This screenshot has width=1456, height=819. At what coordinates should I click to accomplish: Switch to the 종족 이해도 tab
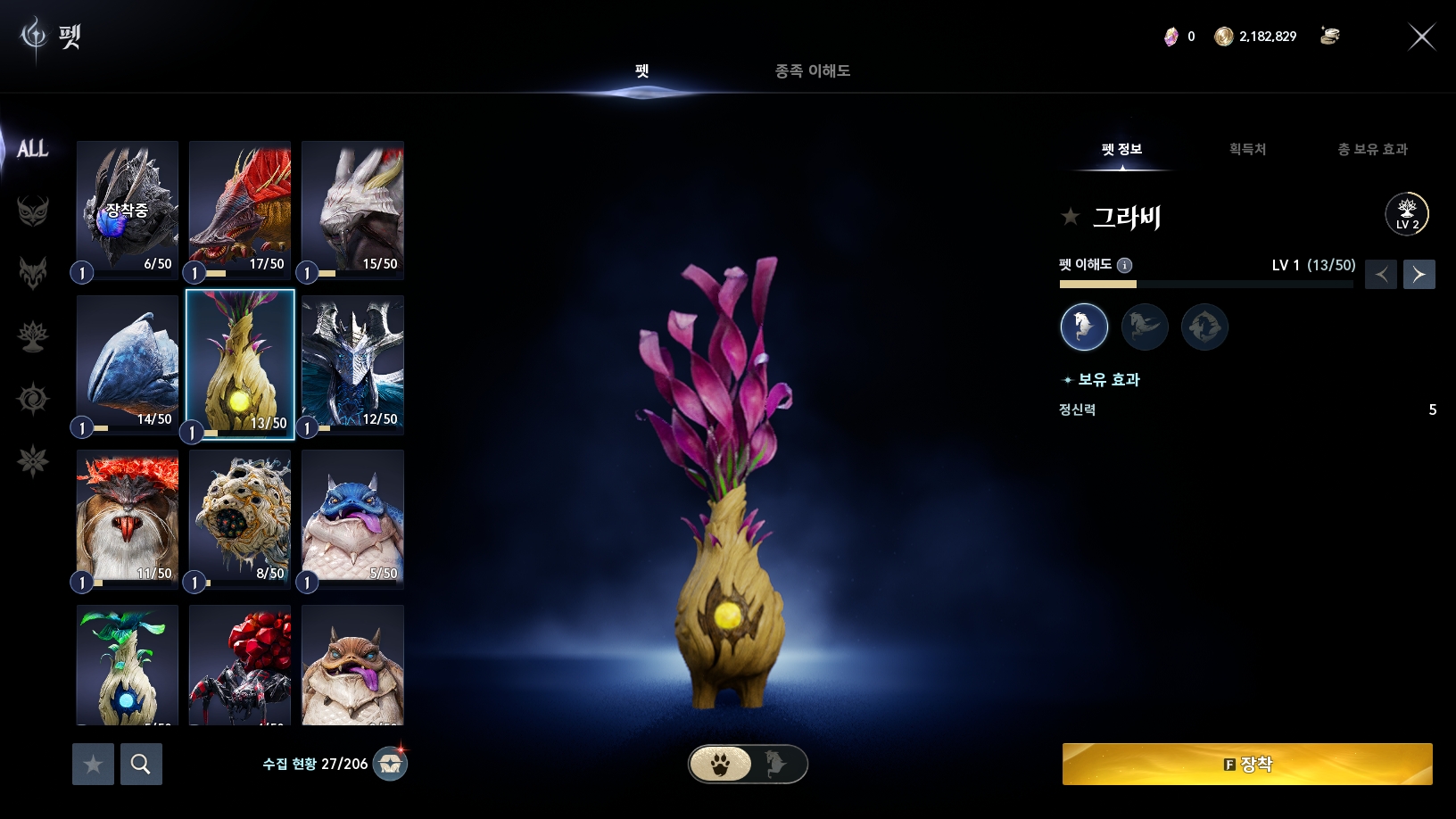pyautogui.click(x=812, y=70)
